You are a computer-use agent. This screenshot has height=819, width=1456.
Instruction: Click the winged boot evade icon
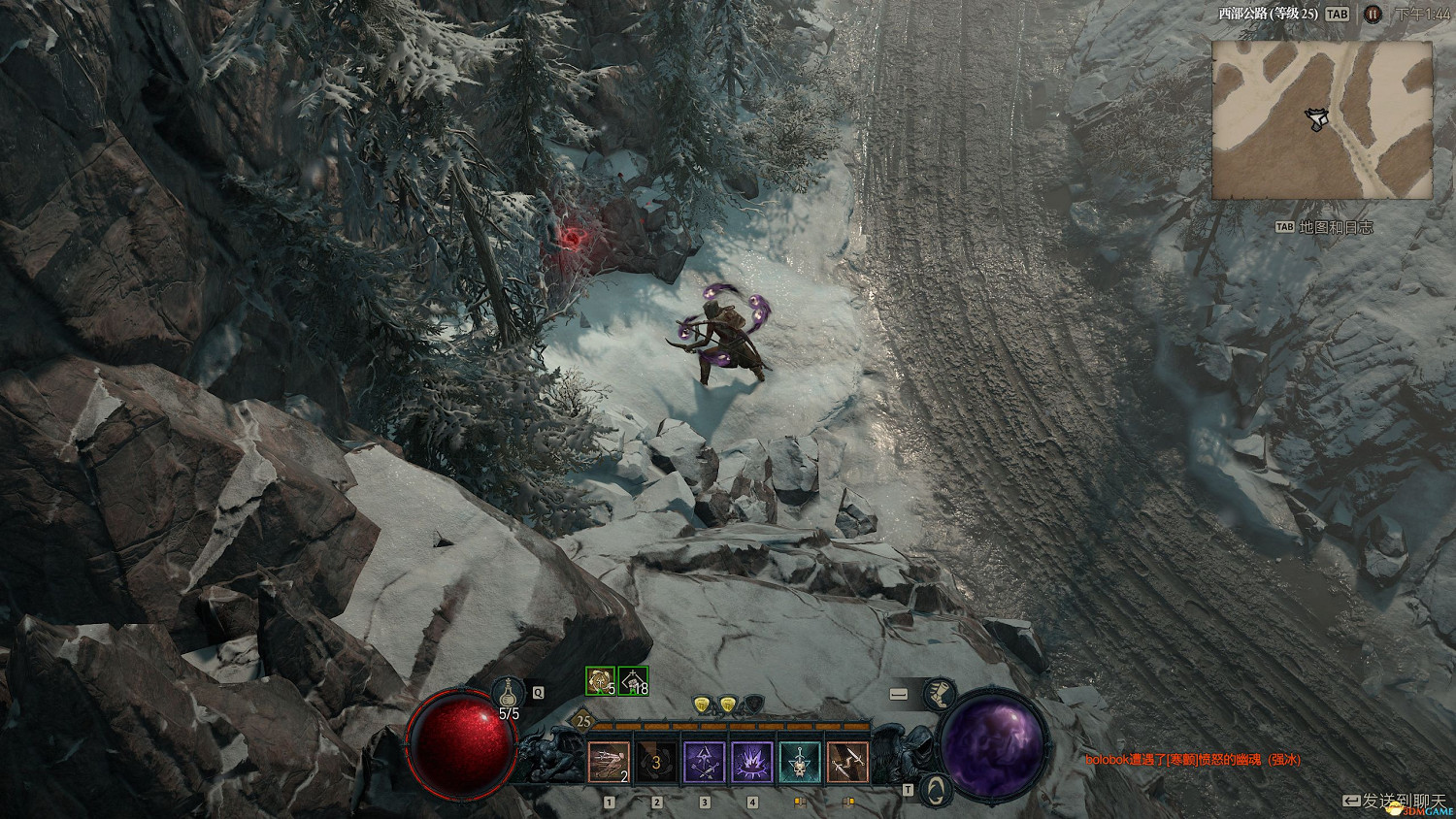938,694
